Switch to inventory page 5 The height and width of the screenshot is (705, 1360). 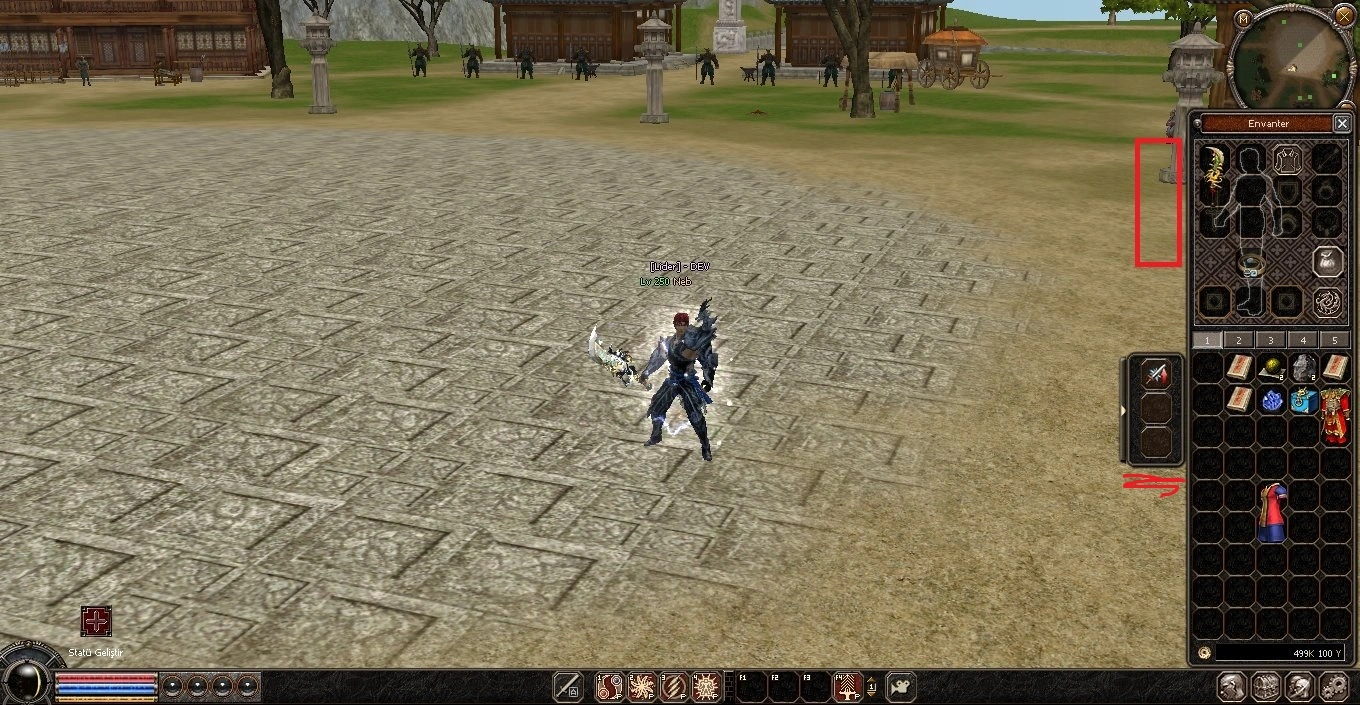(x=1335, y=340)
